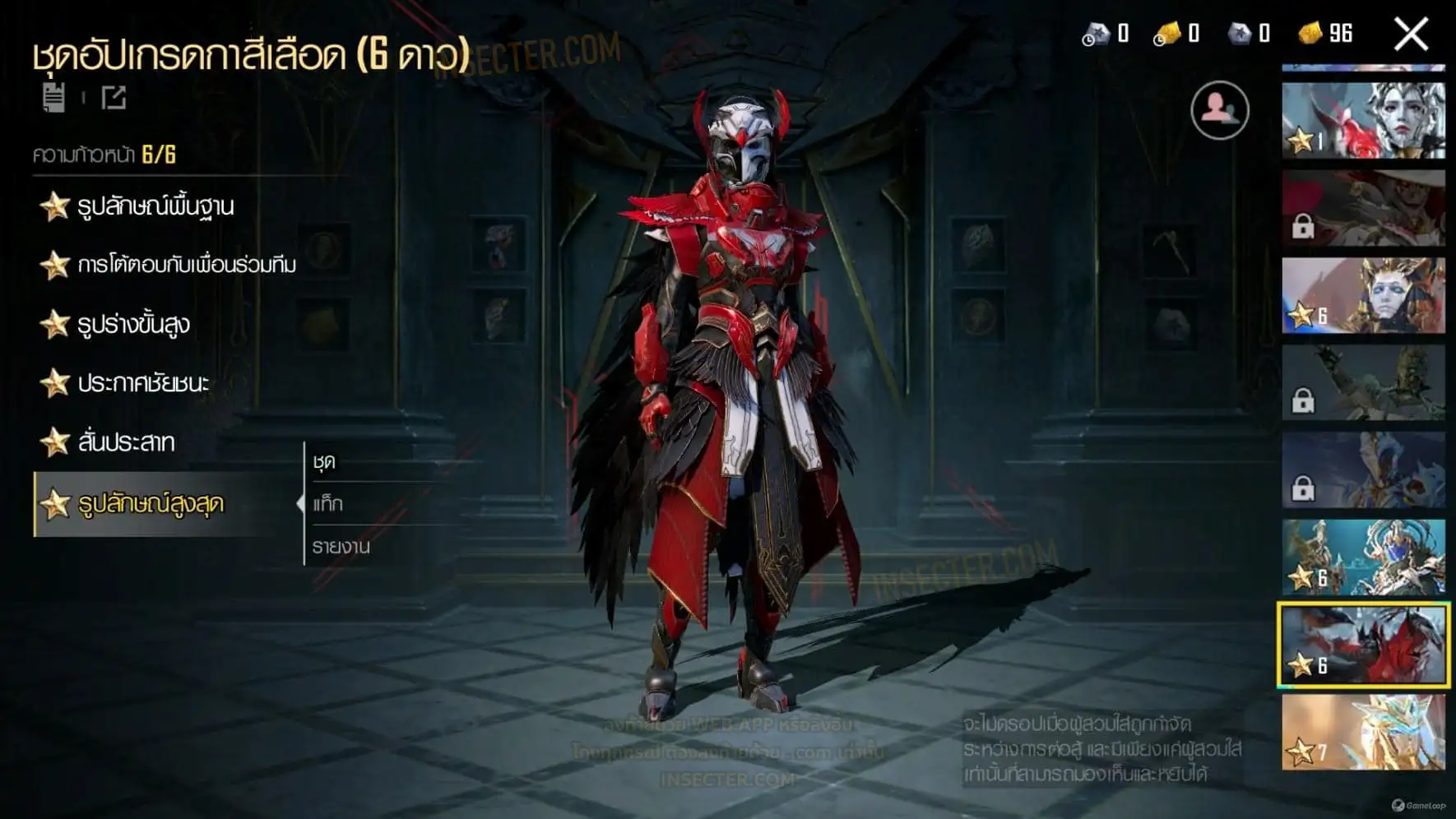
Task: Switch to the แท็ก sub-option
Action: 328,504
